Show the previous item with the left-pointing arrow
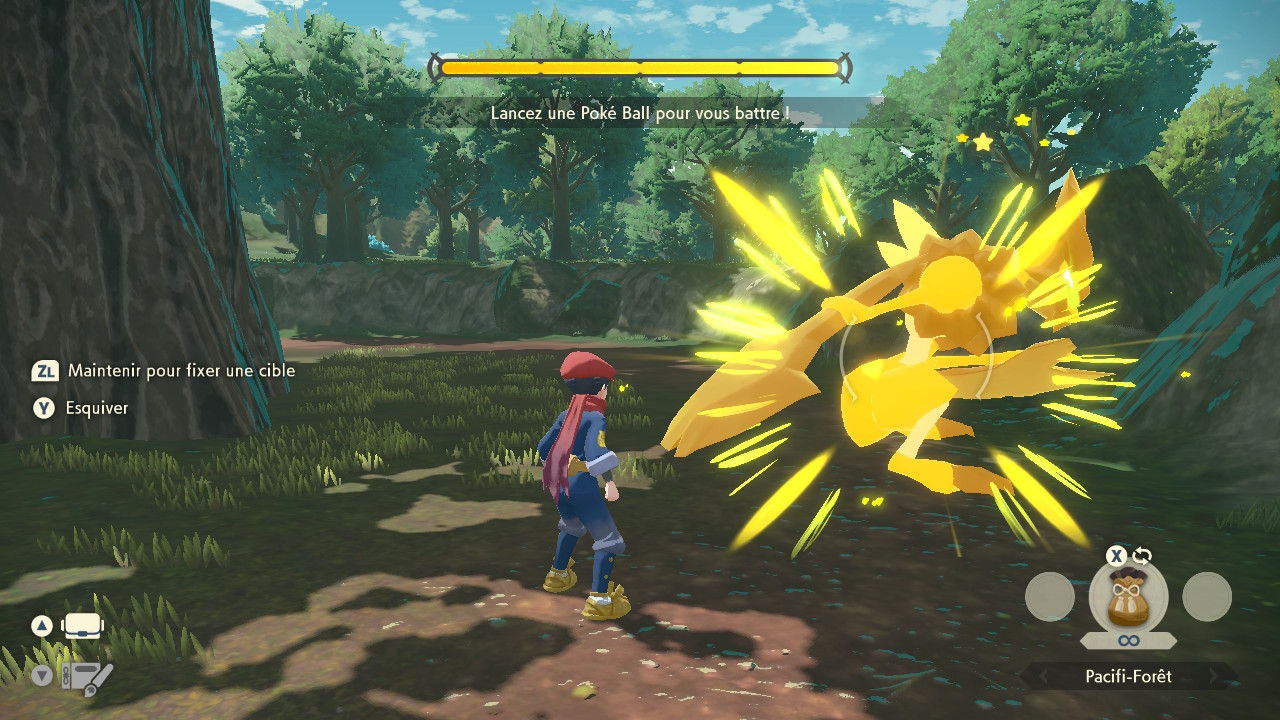Image resolution: width=1280 pixels, height=720 pixels. [x=1043, y=677]
